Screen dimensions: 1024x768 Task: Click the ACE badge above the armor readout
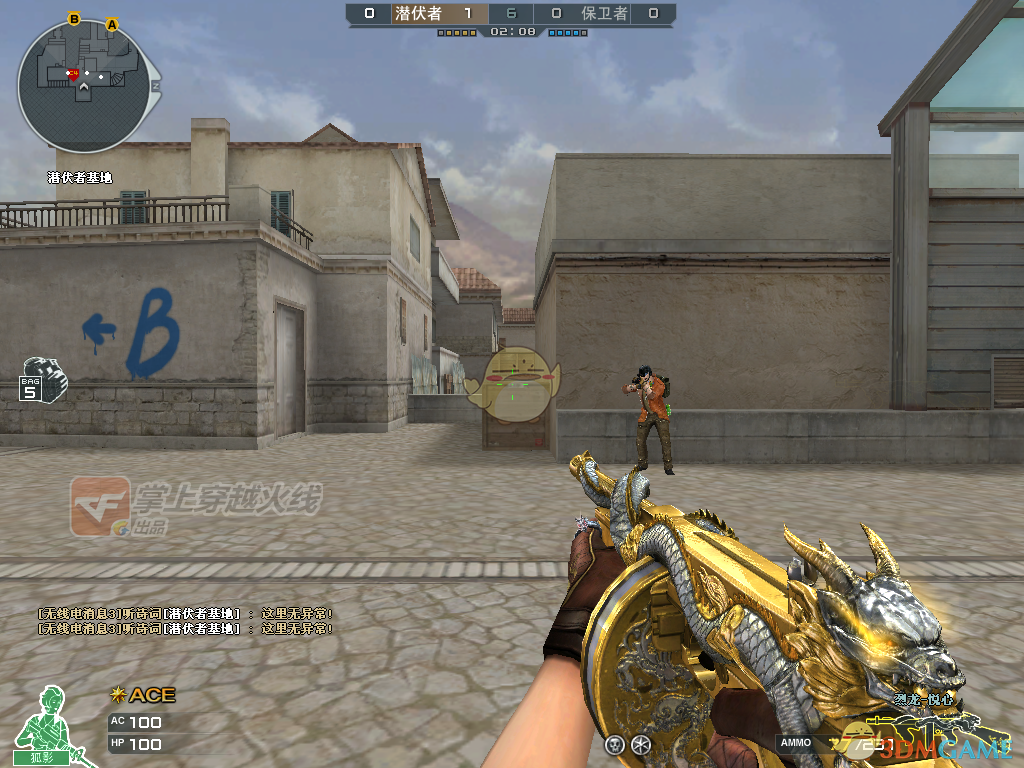143,695
